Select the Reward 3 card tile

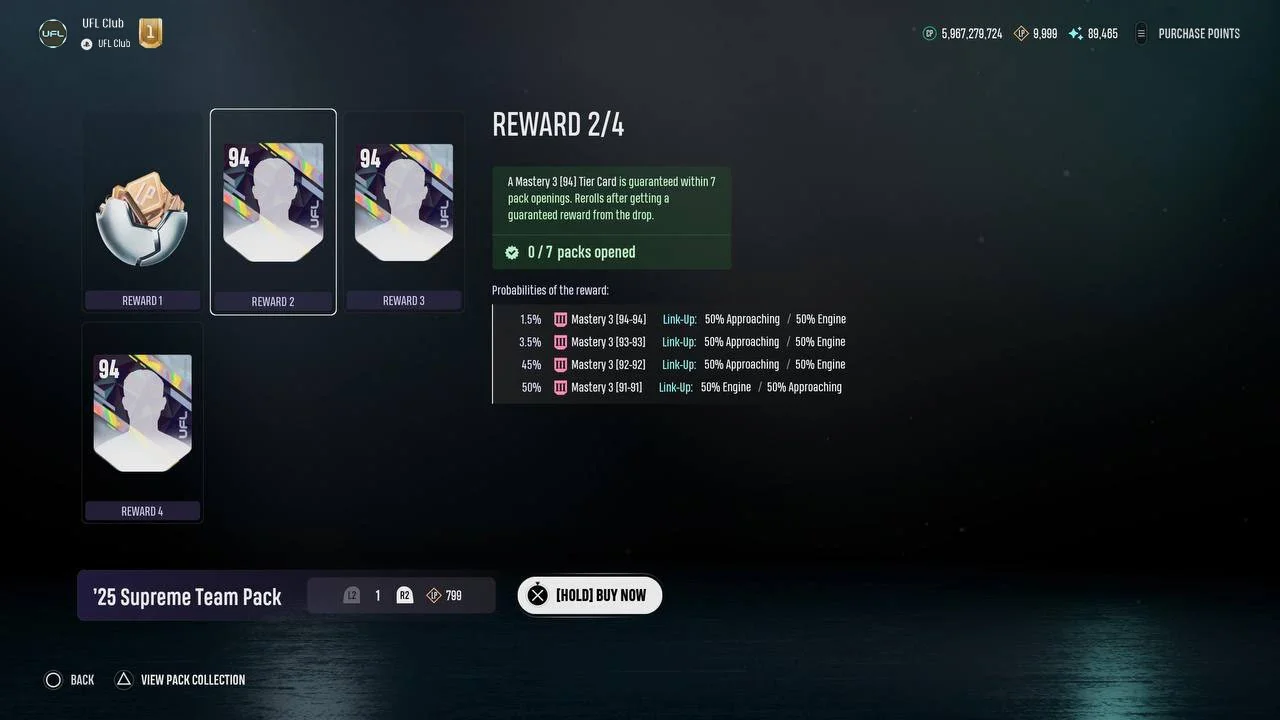coord(404,212)
